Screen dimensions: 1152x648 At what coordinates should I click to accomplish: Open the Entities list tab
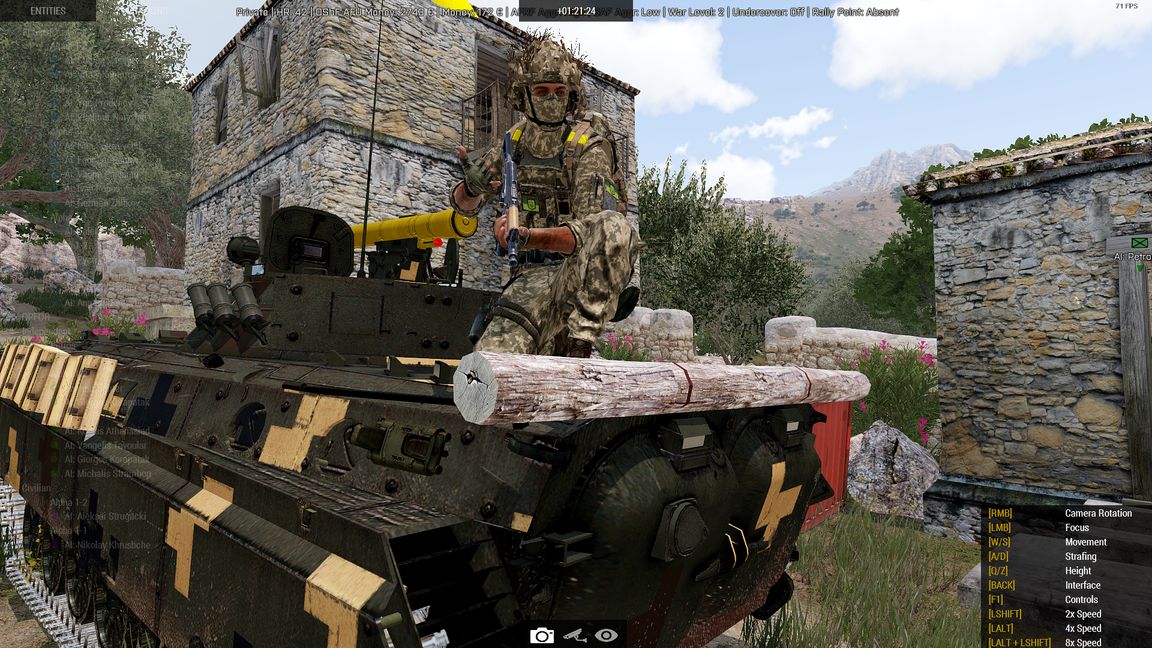click(x=48, y=11)
